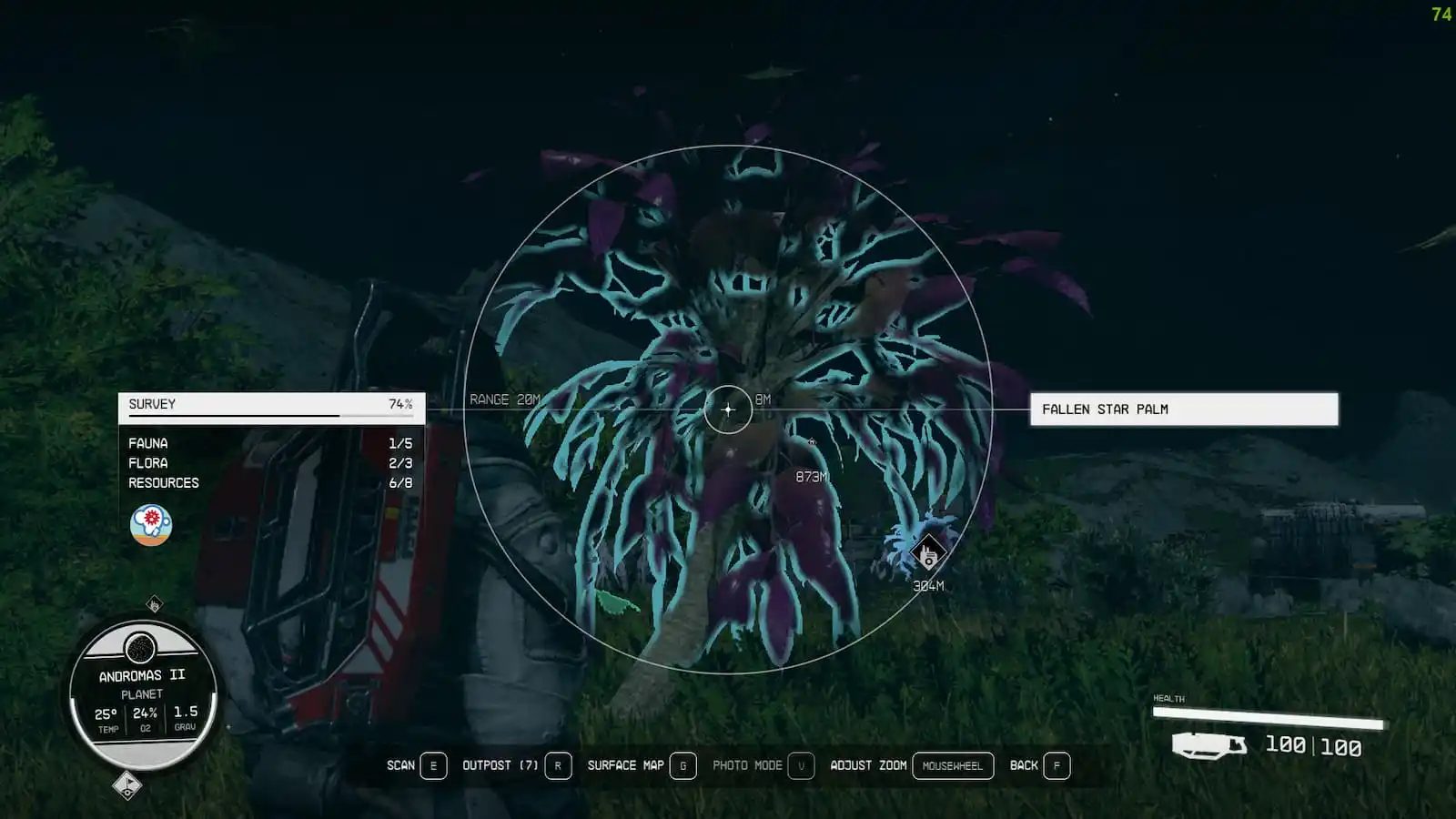Click the Survey progress panel header
Viewport: 1456px width, 819px height.
click(x=271, y=405)
